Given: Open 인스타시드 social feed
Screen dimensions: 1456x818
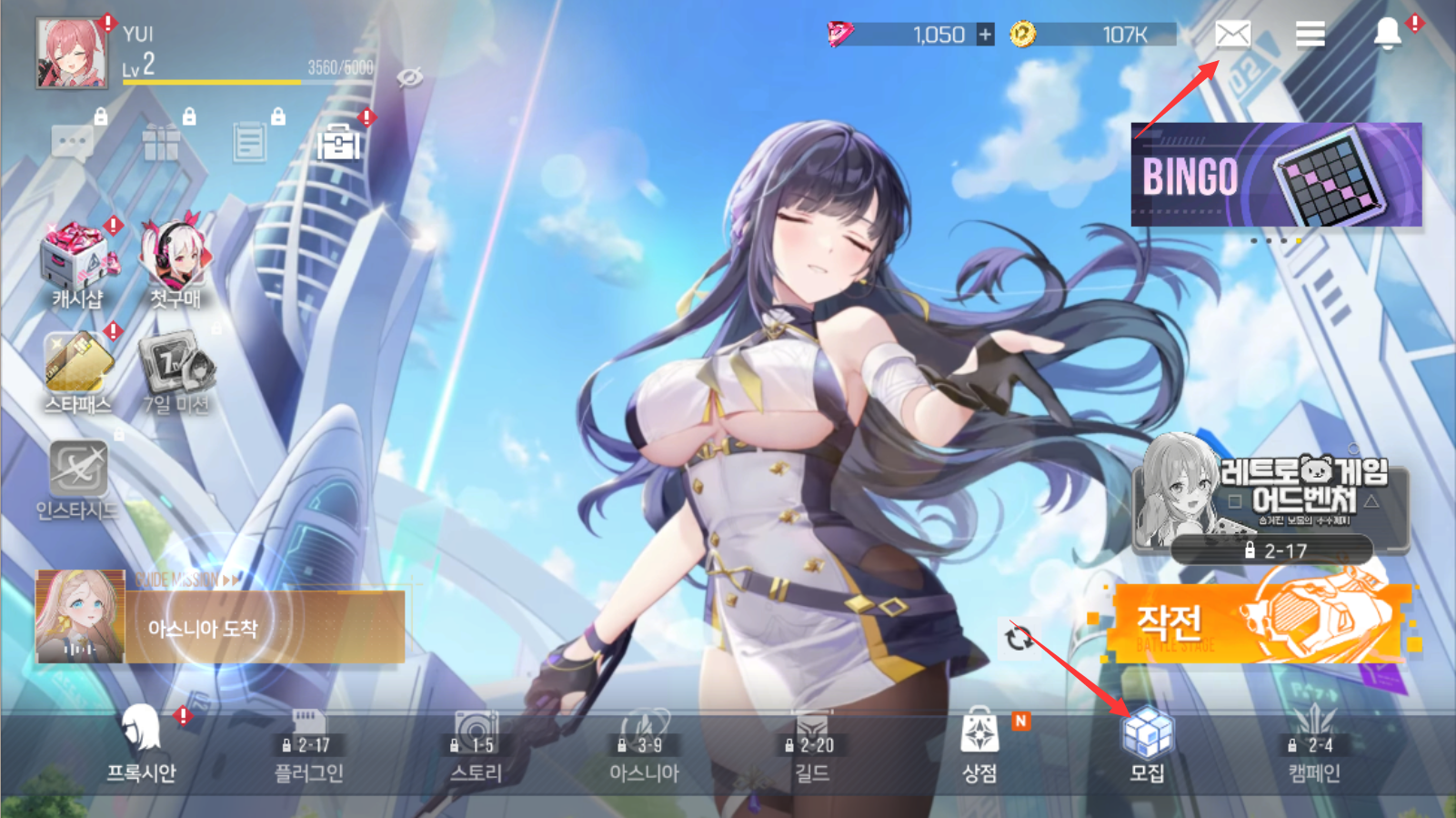Looking at the screenshot, I should tap(77, 480).
